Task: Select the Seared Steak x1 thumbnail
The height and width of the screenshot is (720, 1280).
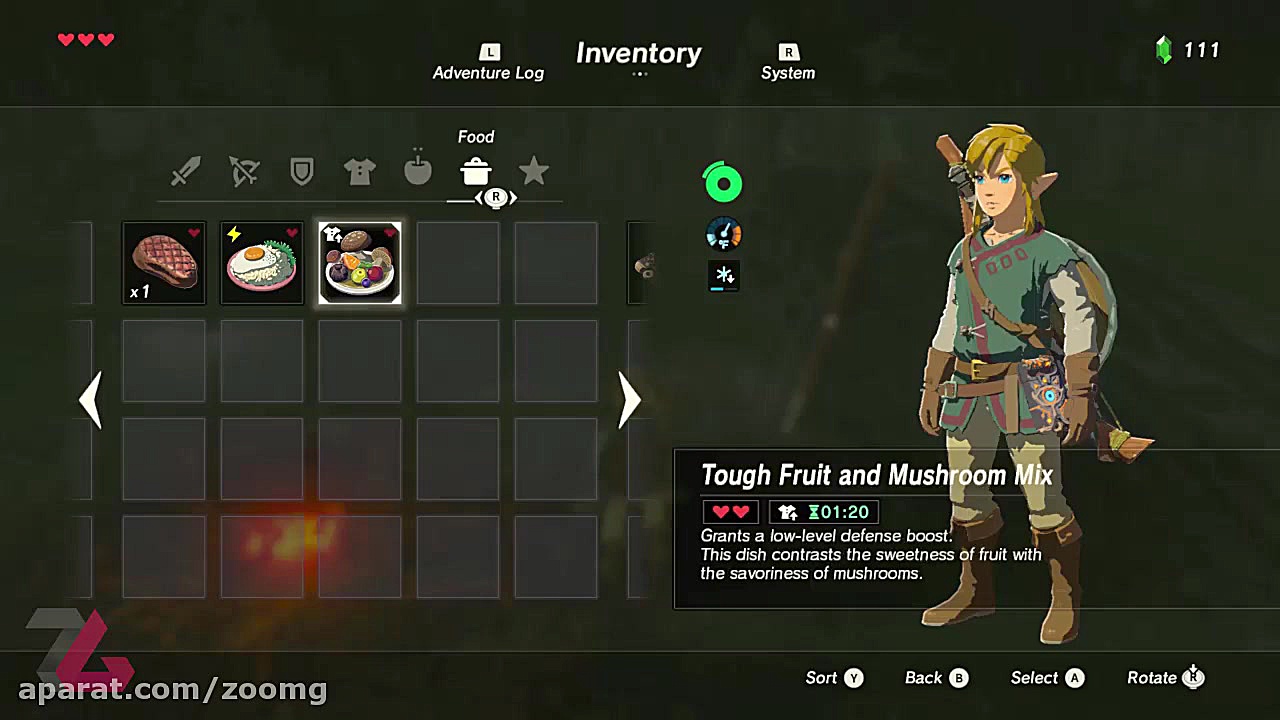Action: tap(163, 262)
